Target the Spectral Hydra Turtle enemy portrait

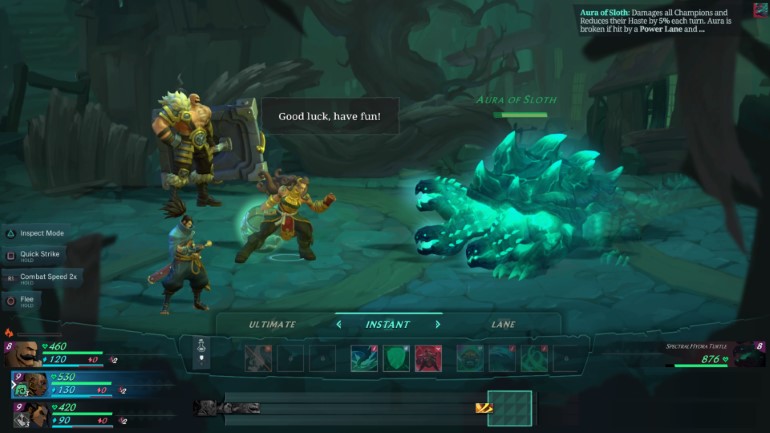[x=747, y=353]
